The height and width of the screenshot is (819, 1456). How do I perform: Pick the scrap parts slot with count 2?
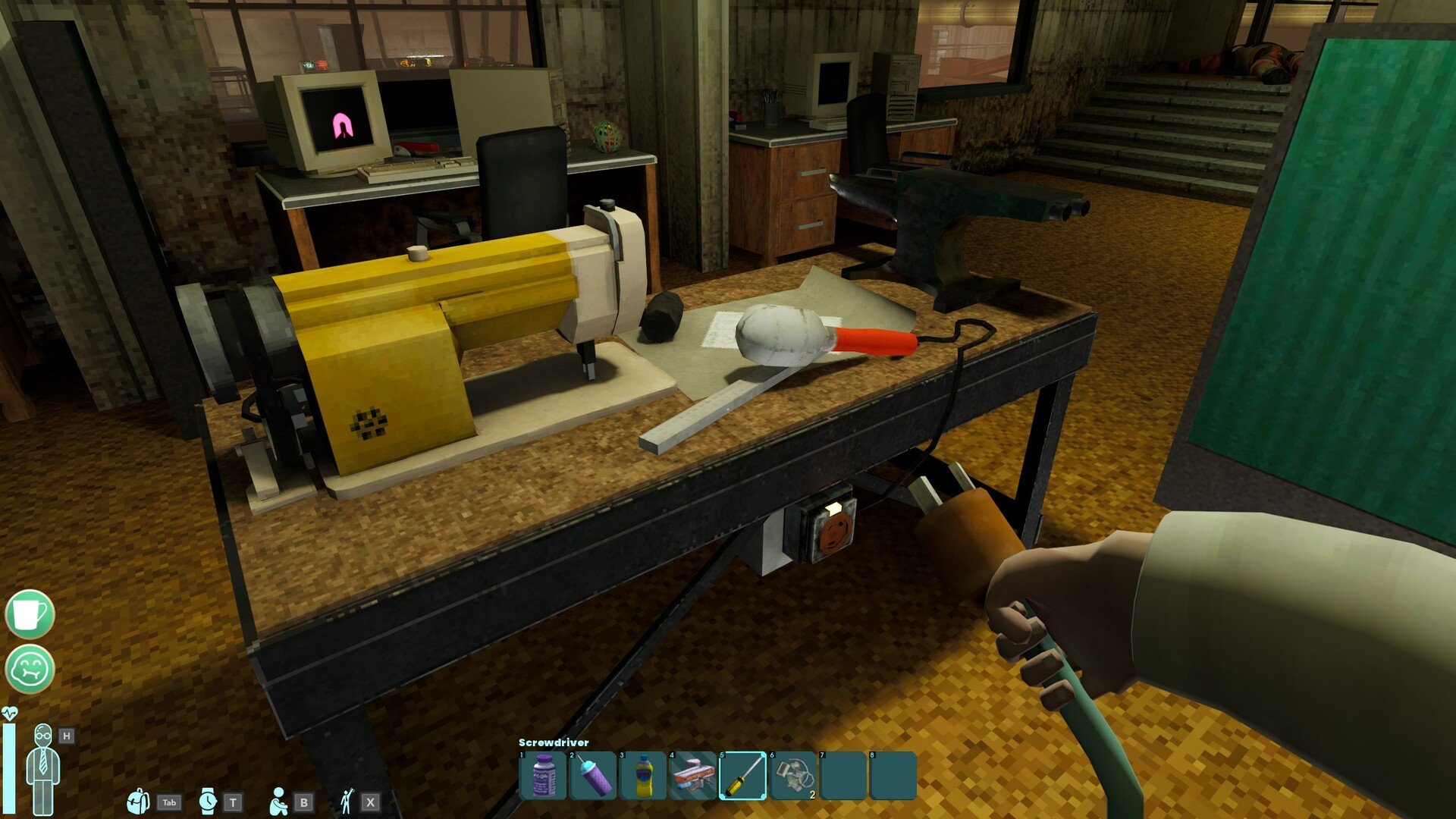pyautogui.click(x=793, y=776)
